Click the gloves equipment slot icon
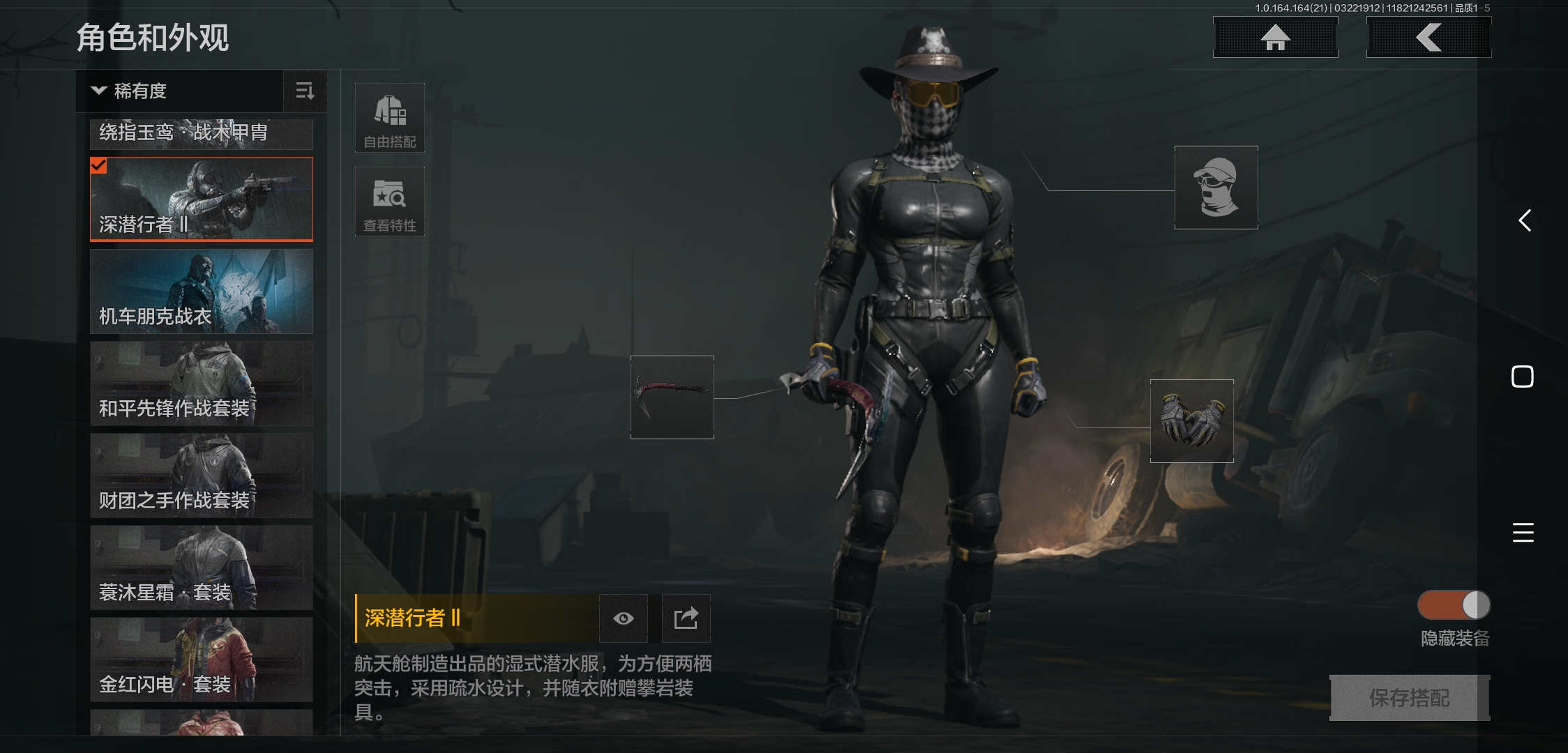This screenshot has width=1568, height=753. [1191, 421]
